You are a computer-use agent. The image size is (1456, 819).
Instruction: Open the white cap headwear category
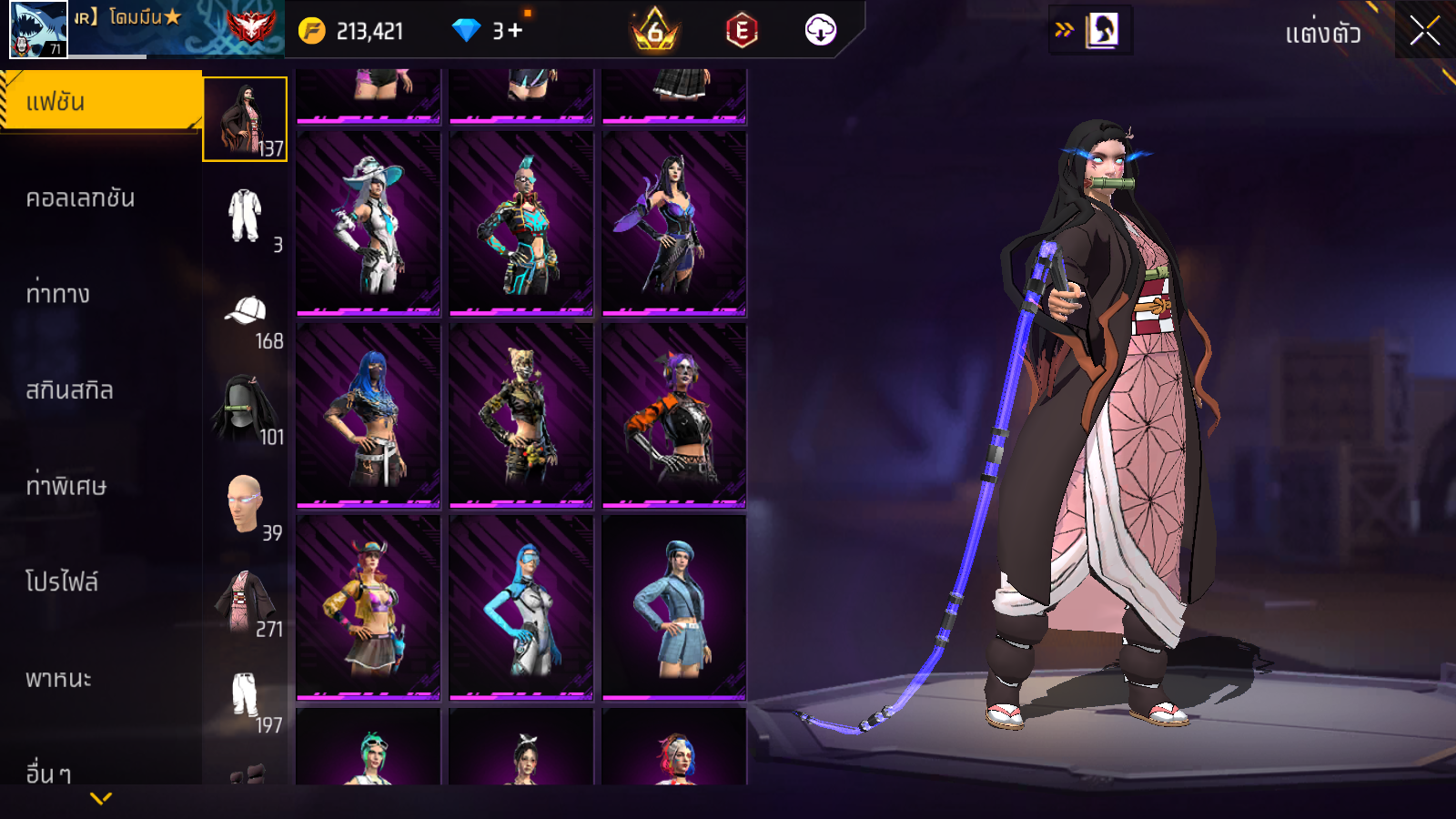tap(245, 312)
